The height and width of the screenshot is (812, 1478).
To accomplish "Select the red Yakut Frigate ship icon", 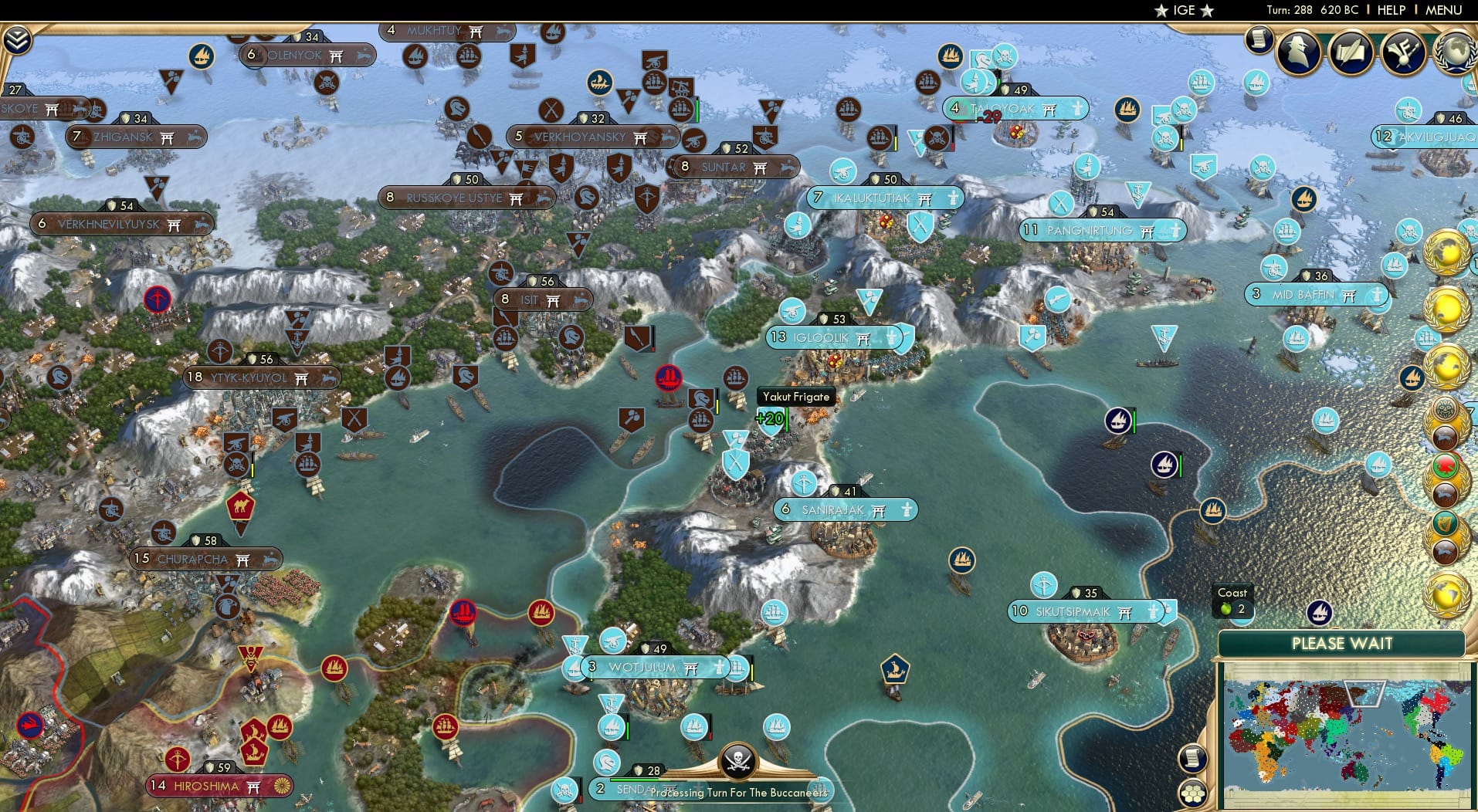I will click(x=668, y=378).
